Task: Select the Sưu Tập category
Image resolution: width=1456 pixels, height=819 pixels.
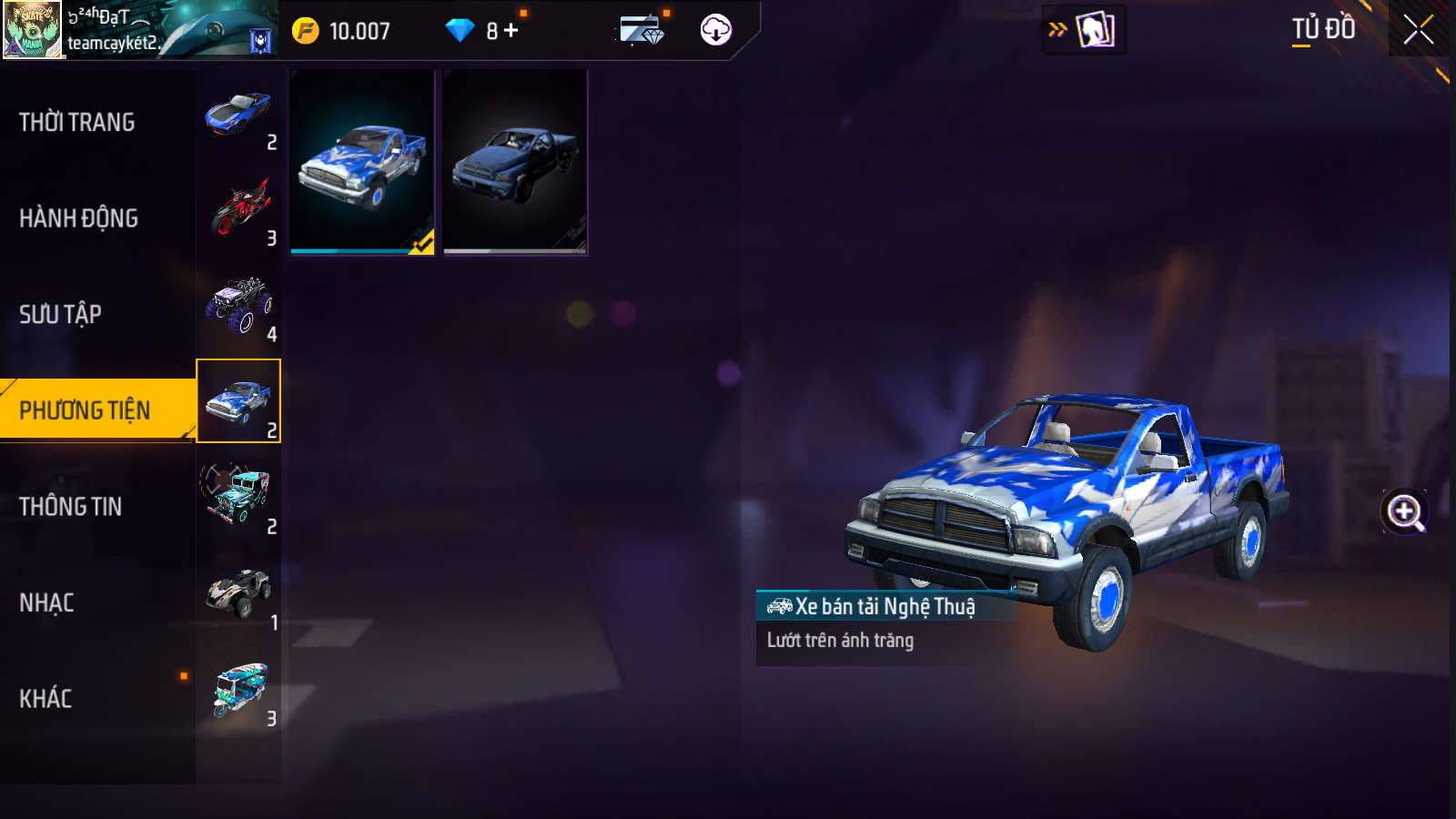Action: pyautogui.click(x=61, y=314)
